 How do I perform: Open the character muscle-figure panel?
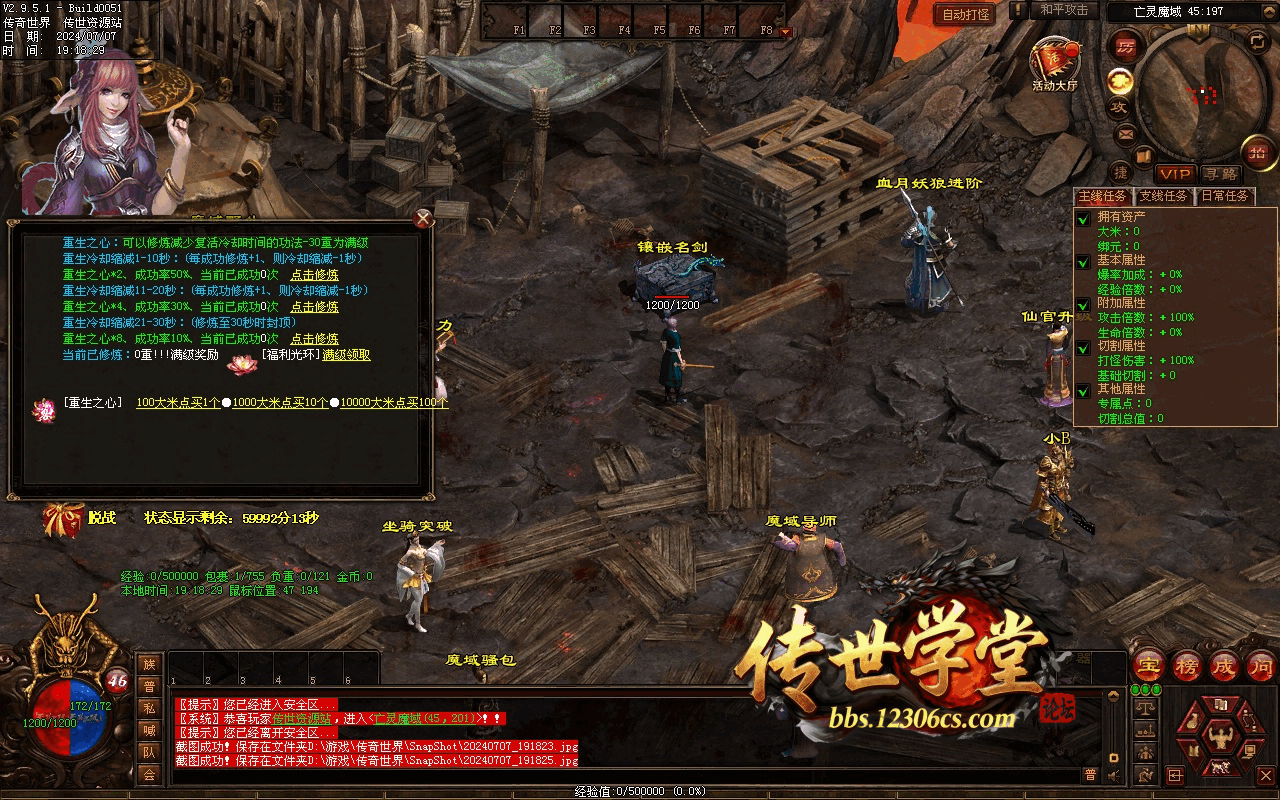pyautogui.click(x=1220, y=738)
